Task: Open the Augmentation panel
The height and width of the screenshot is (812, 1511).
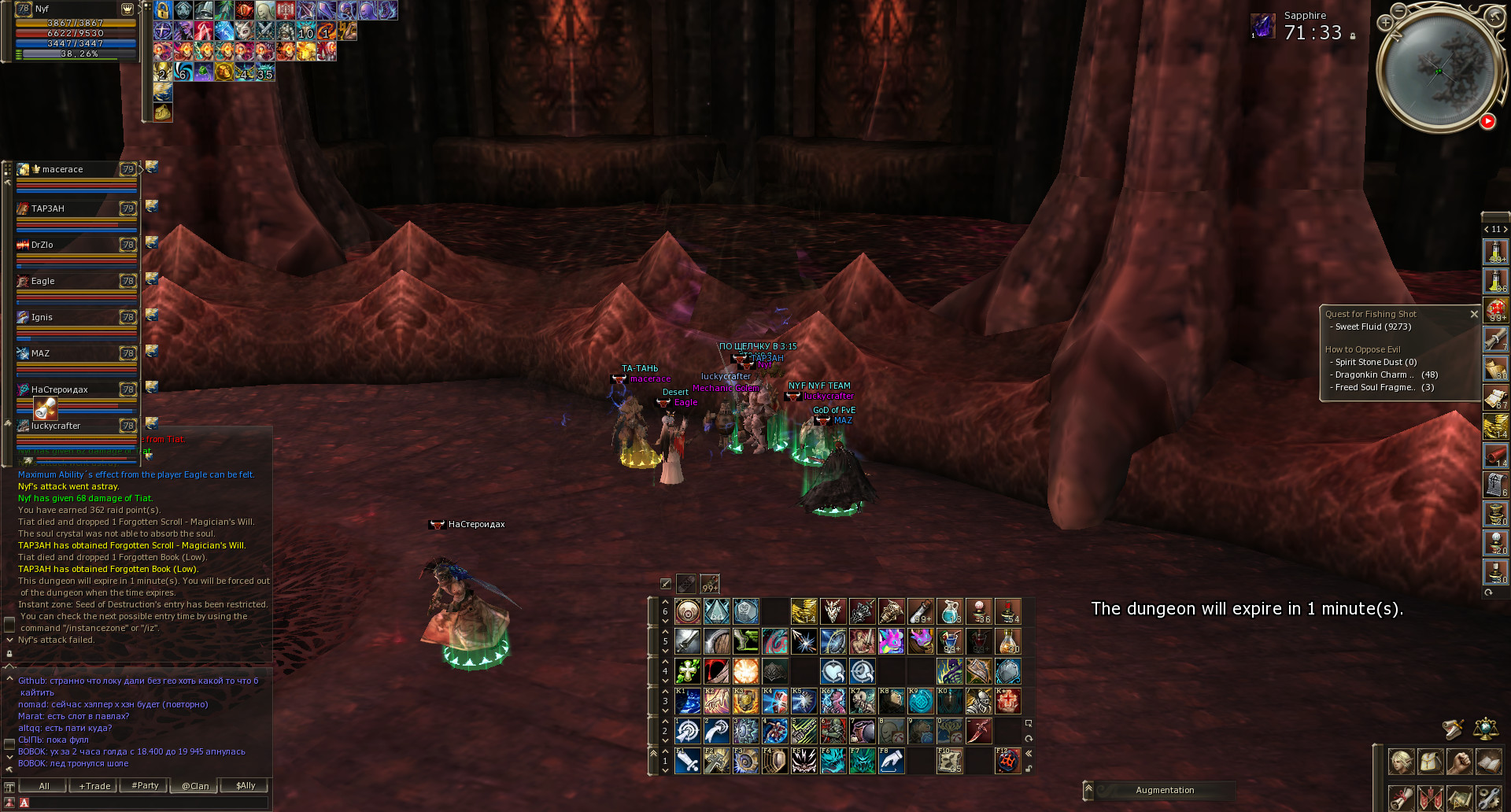Action: point(1165,790)
